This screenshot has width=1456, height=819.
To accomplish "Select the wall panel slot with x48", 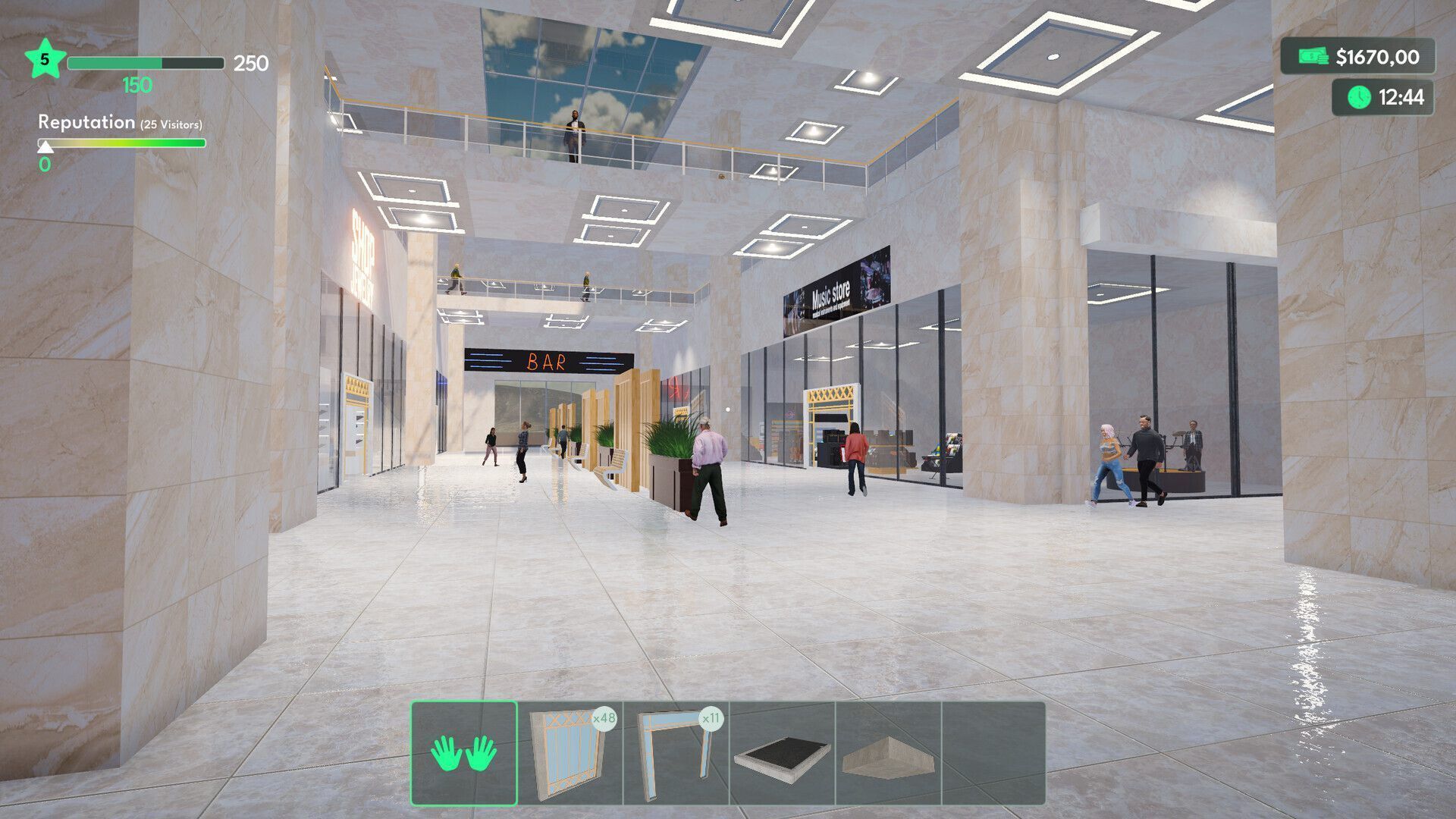I will (570, 753).
